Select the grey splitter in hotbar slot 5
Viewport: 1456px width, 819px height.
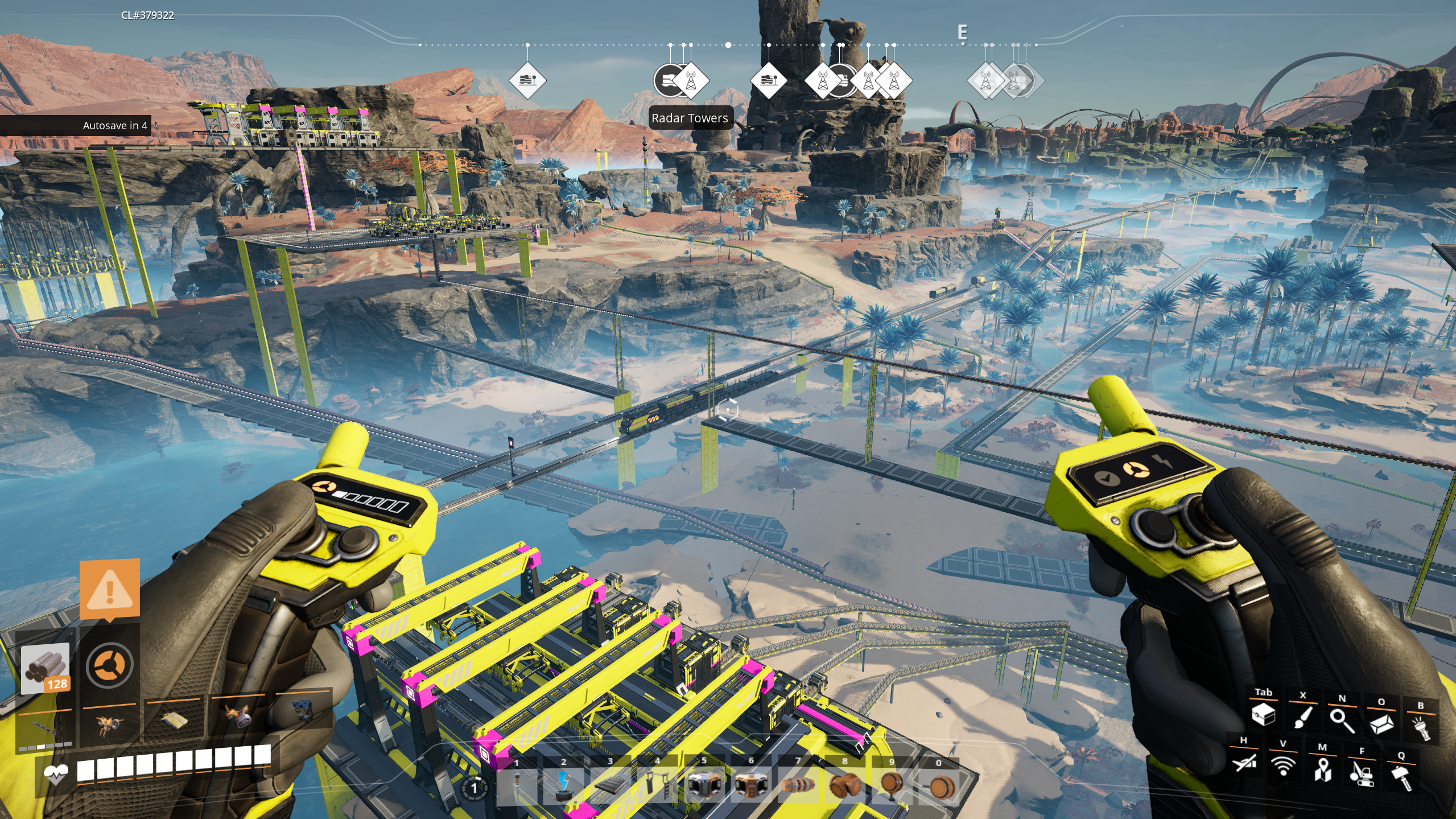(x=704, y=786)
